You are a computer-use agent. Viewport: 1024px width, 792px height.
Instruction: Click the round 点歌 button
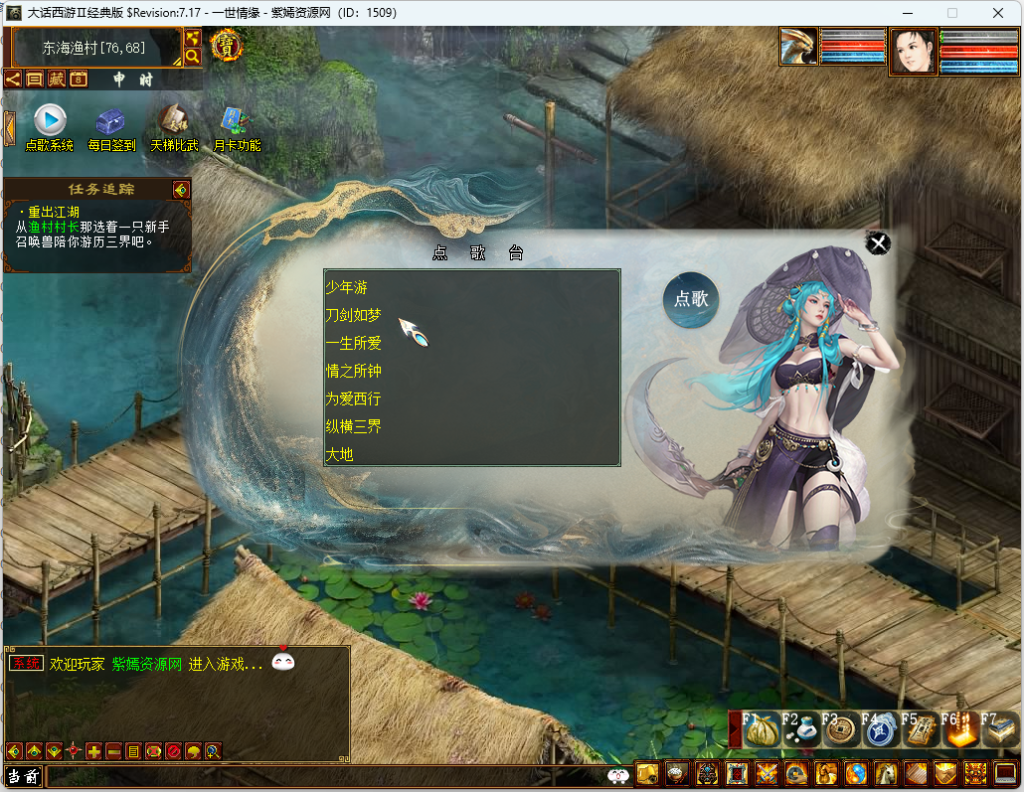point(691,299)
